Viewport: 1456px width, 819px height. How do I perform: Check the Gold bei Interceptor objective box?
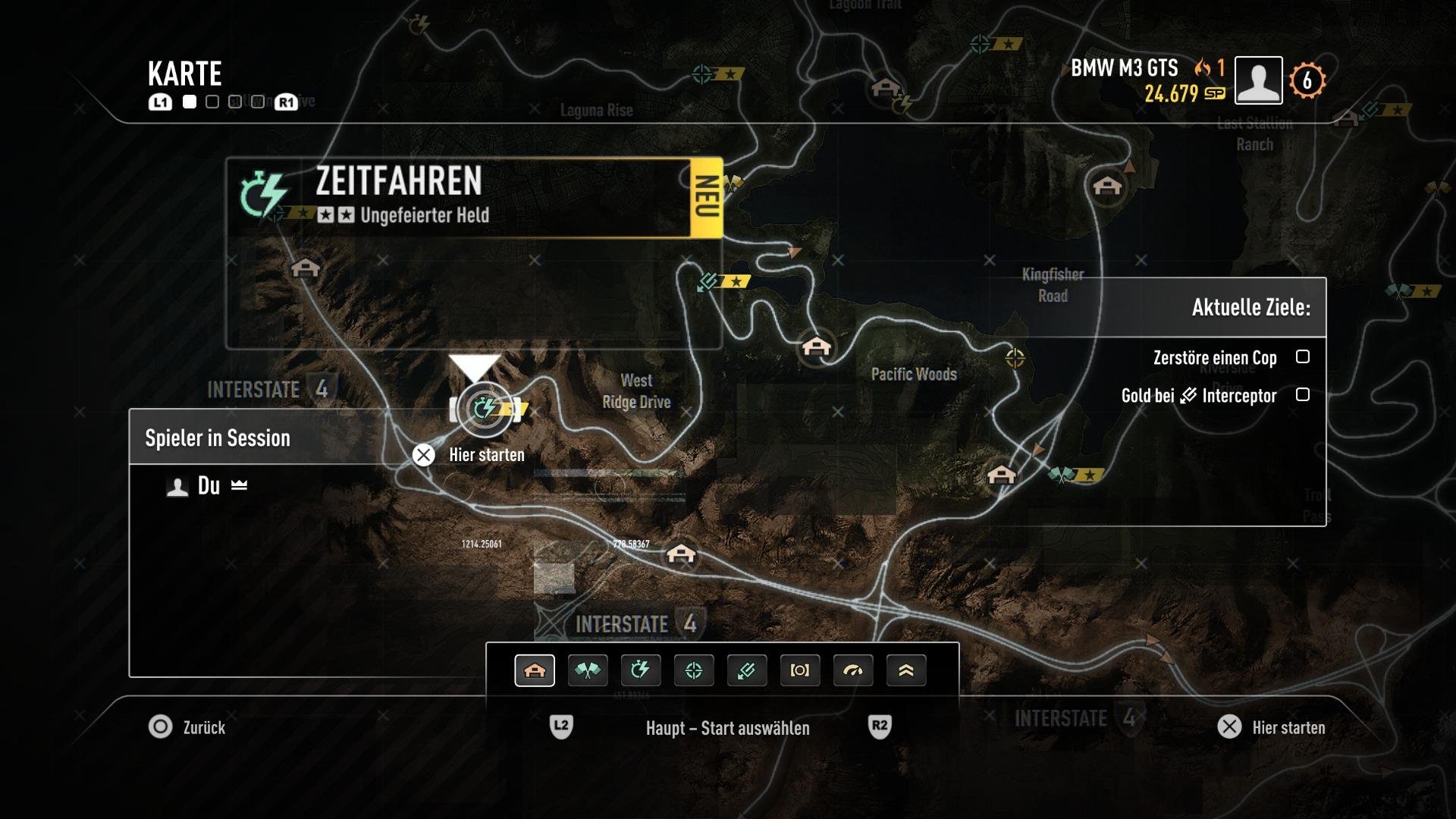click(1303, 395)
